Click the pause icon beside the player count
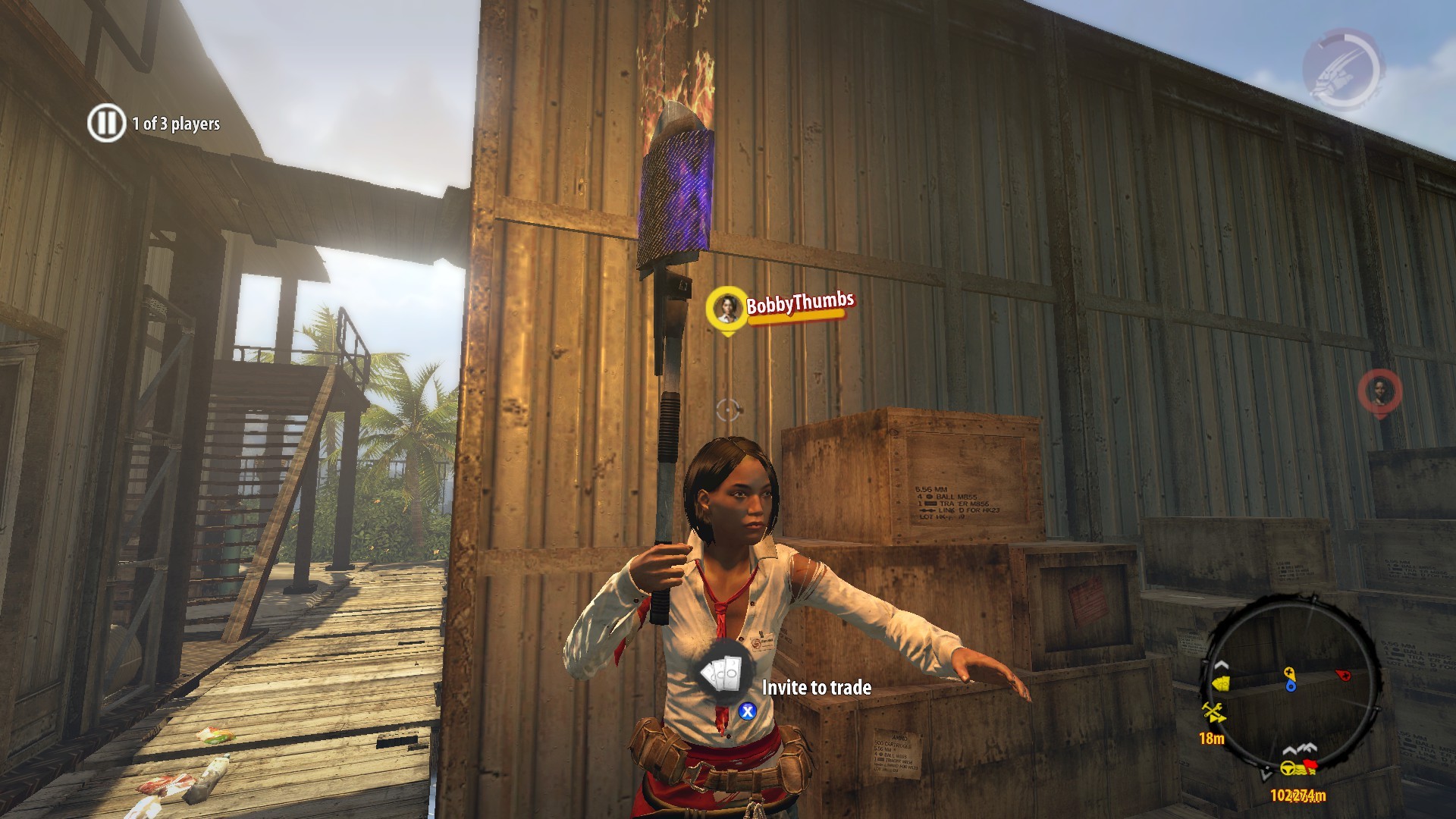Viewport: 1456px width, 819px height. 106,123
